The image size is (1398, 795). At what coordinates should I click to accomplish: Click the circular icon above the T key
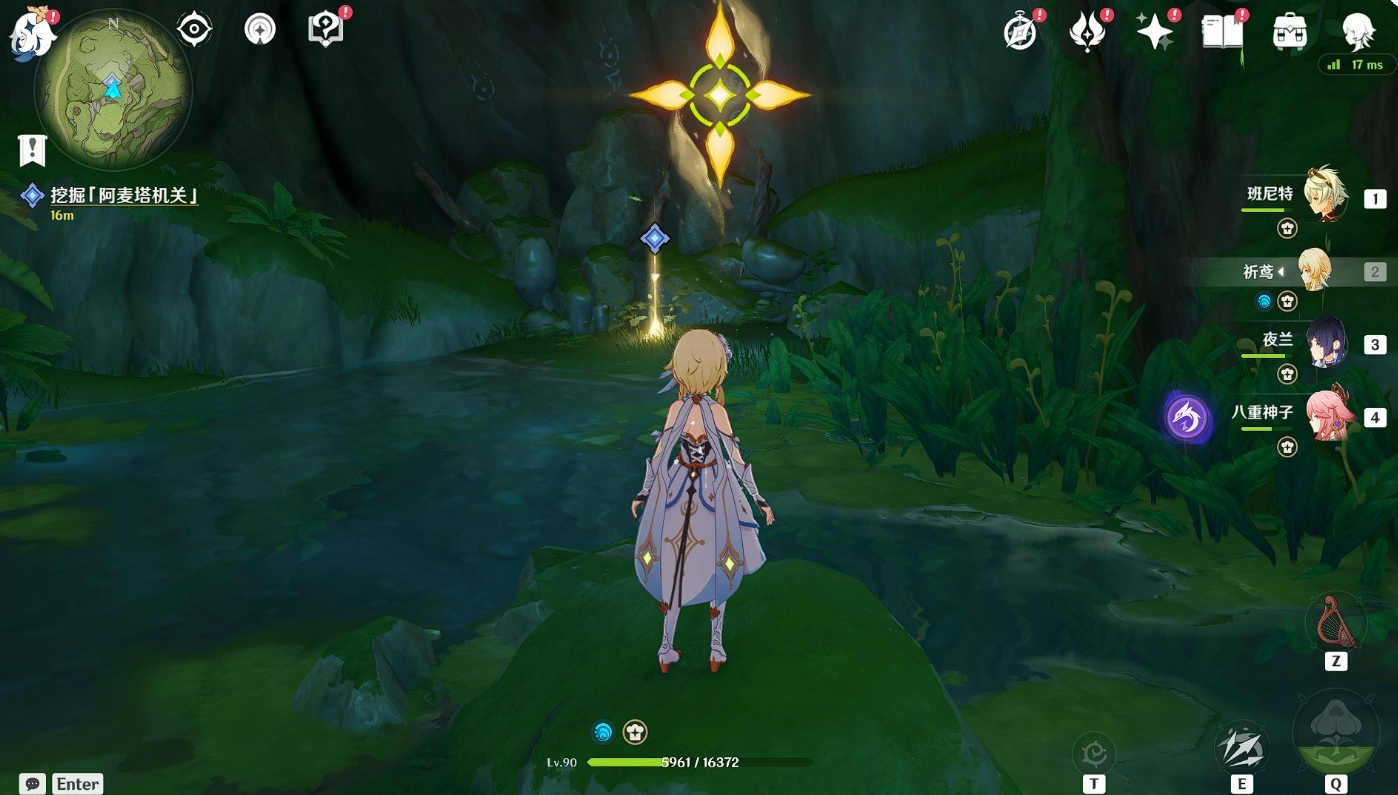[1094, 753]
